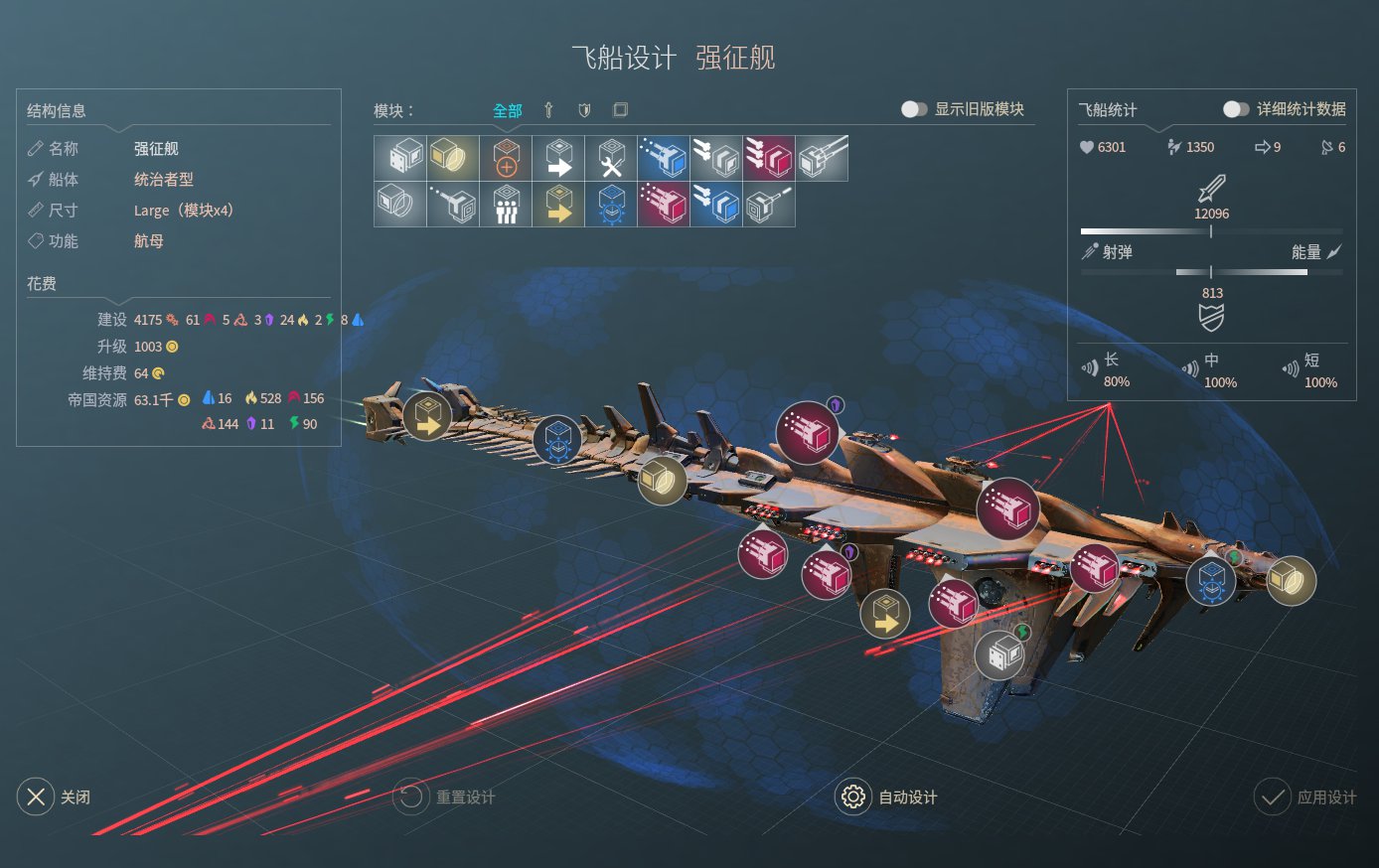Switch to the 全部 module filter tab
The image size is (1379, 868).
click(x=507, y=110)
